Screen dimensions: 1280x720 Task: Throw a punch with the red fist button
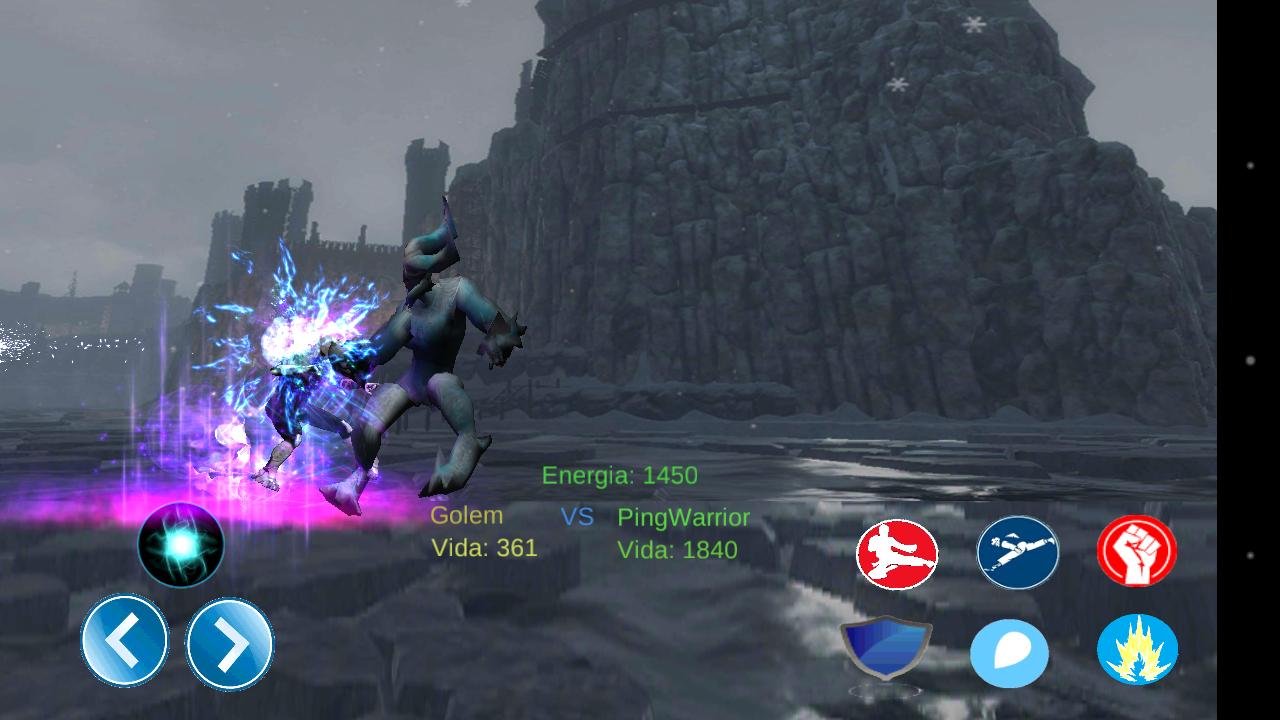click(1137, 551)
